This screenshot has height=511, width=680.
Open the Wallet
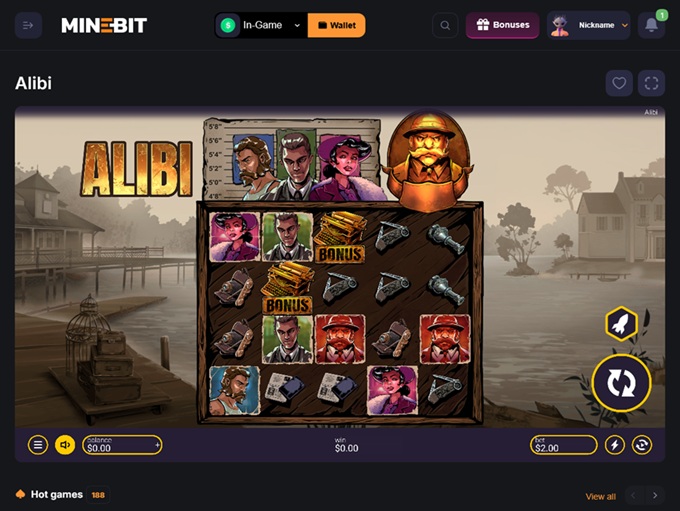click(x=336, y=25)
